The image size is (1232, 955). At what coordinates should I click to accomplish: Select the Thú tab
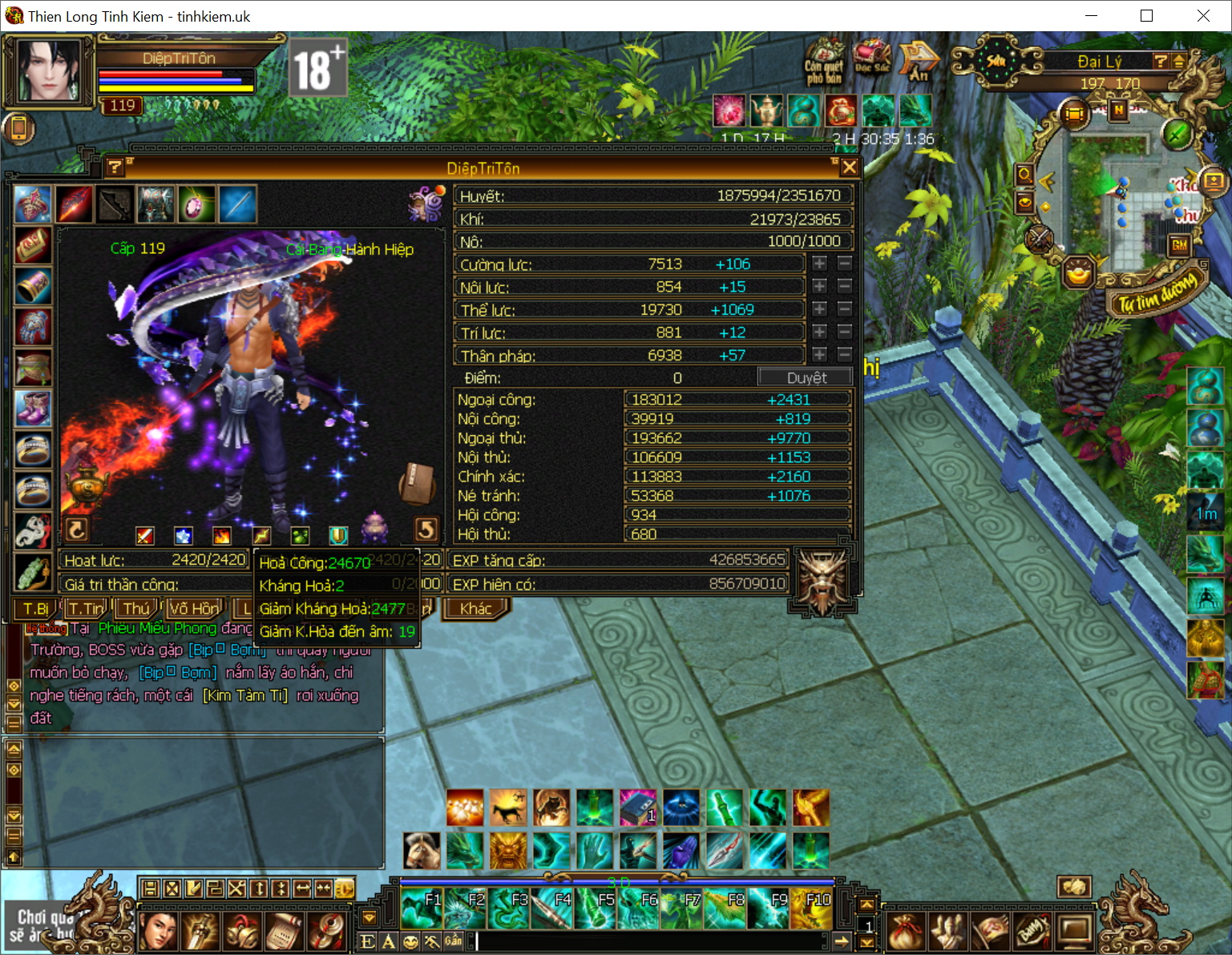click(136, 609)
